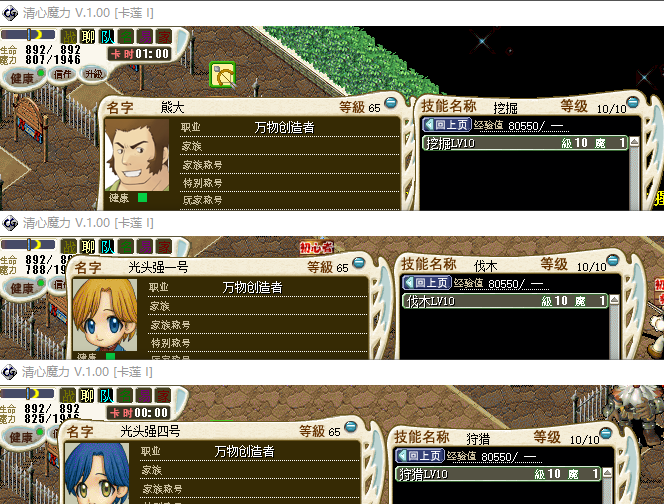Open the 健康 button beside 熊大's panel

(x=22, y=74)
